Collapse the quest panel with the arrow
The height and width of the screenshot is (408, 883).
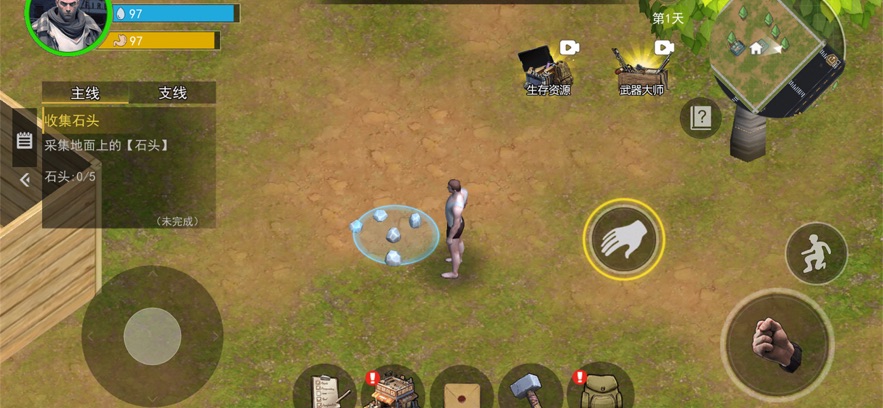click(25, 180)
